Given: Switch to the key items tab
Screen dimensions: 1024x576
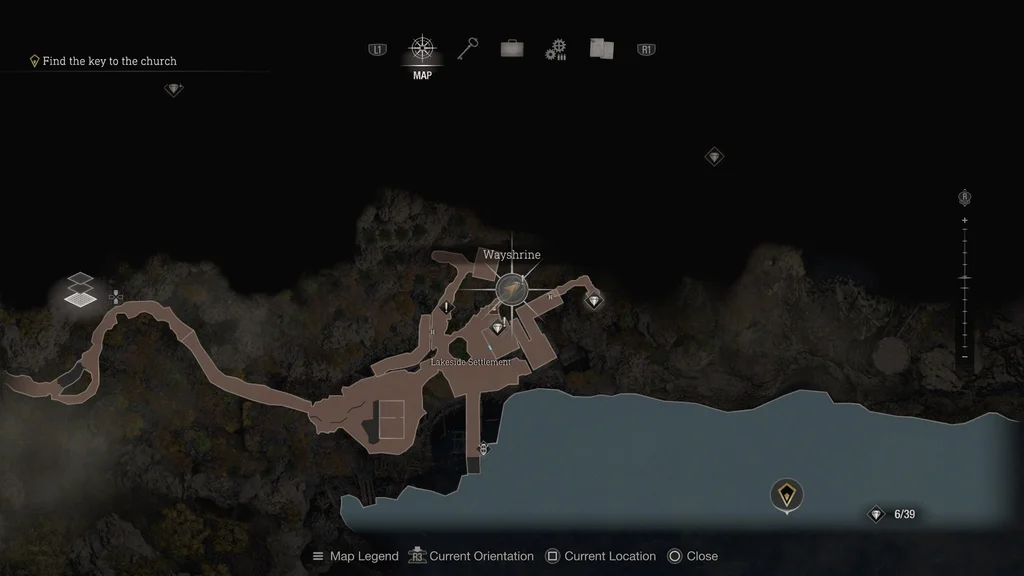Looking at the screenshot, I should point(468,48).
